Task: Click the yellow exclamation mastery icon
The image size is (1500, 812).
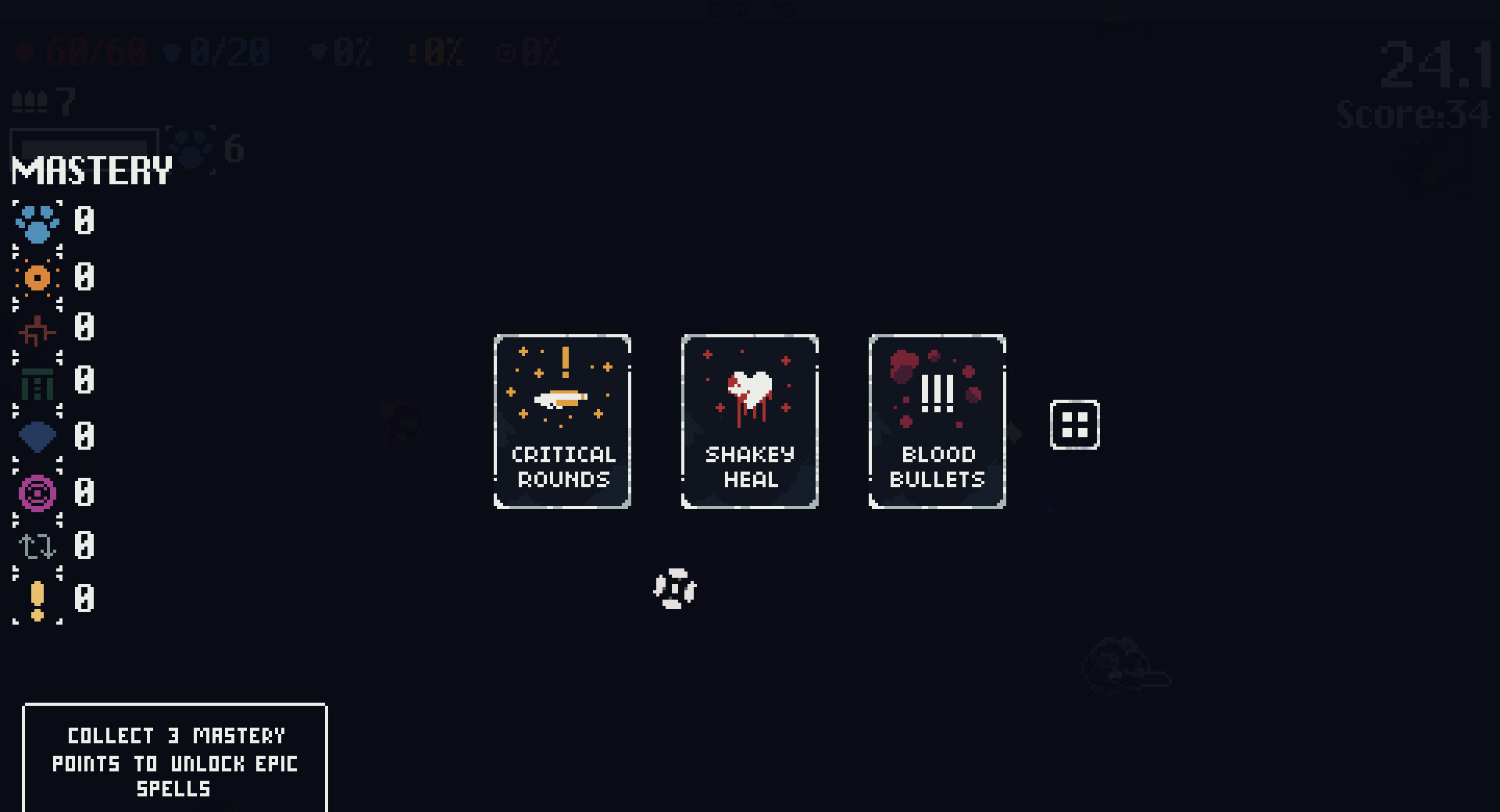Action: click(x=36, y=600)
